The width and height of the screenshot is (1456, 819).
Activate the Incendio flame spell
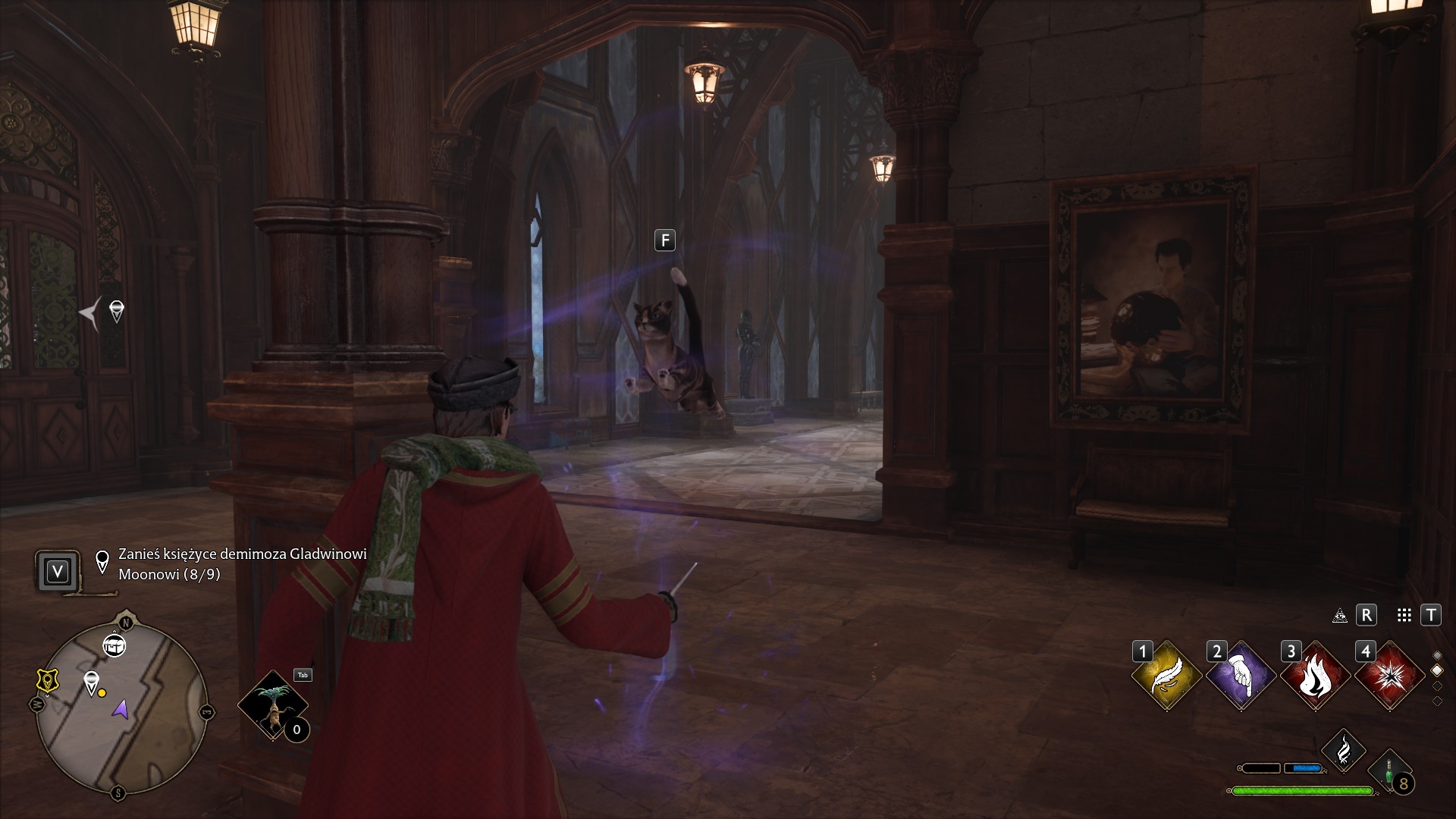click(1315, 676)
